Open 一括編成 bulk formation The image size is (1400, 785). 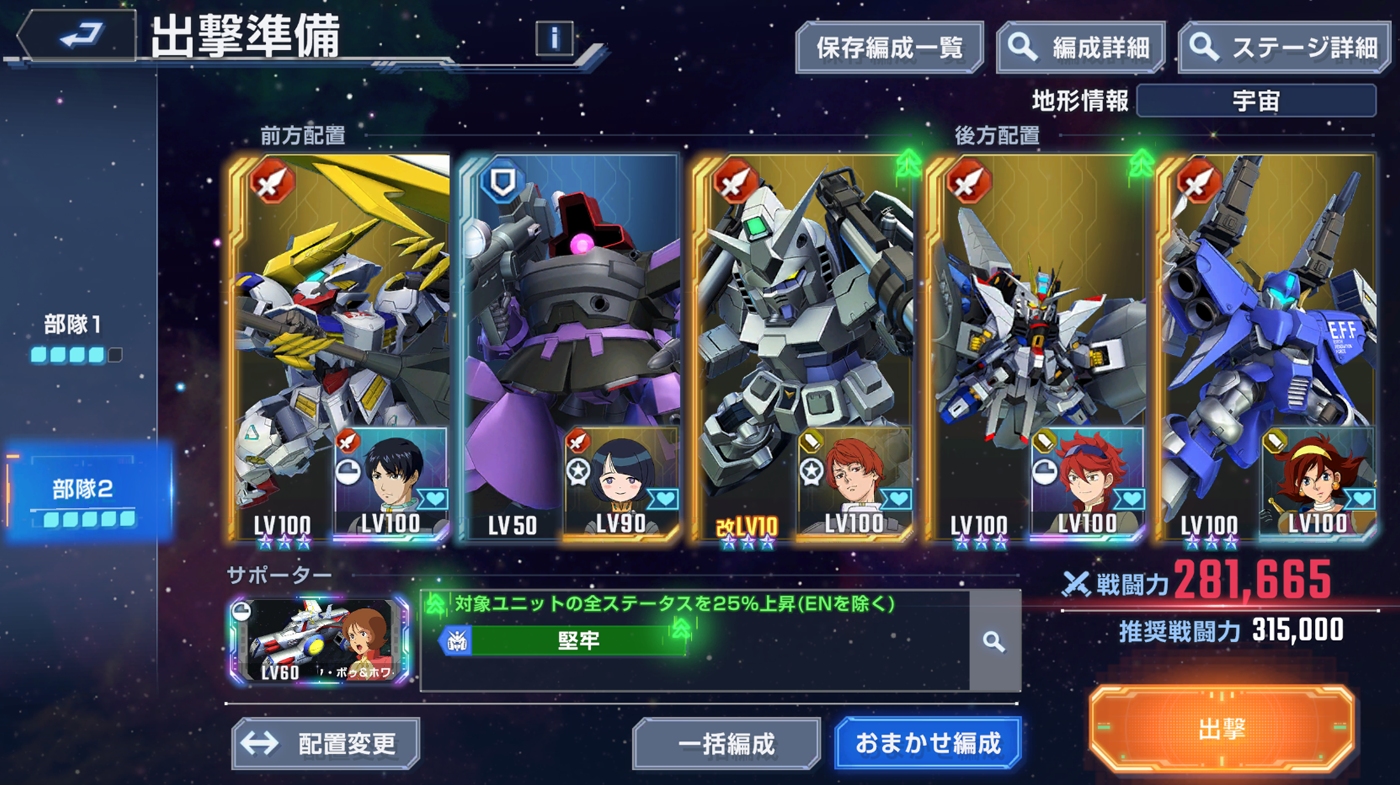tap(726, 744)
